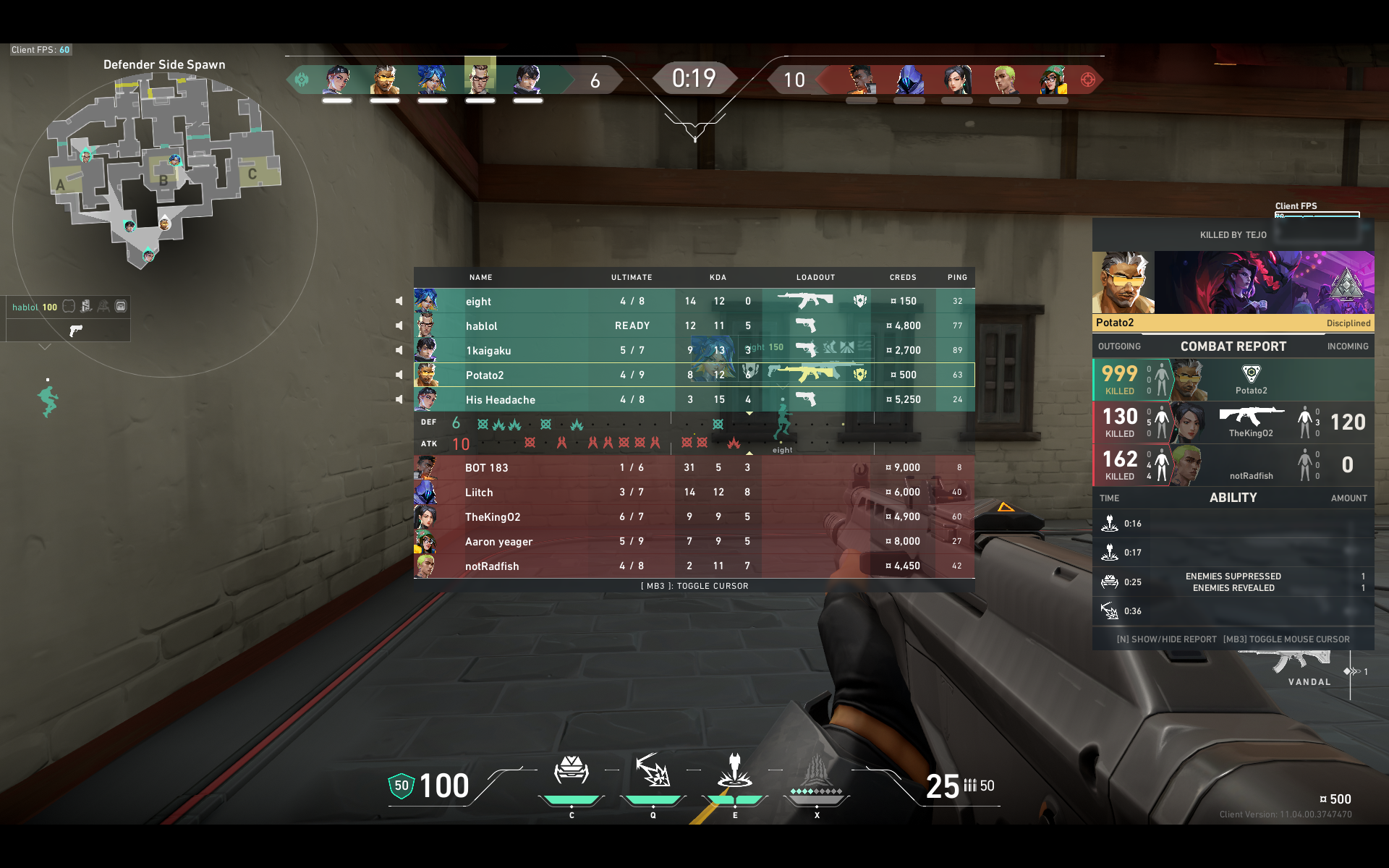Show TheKing02 combat report entry

tap(1233, 422)
